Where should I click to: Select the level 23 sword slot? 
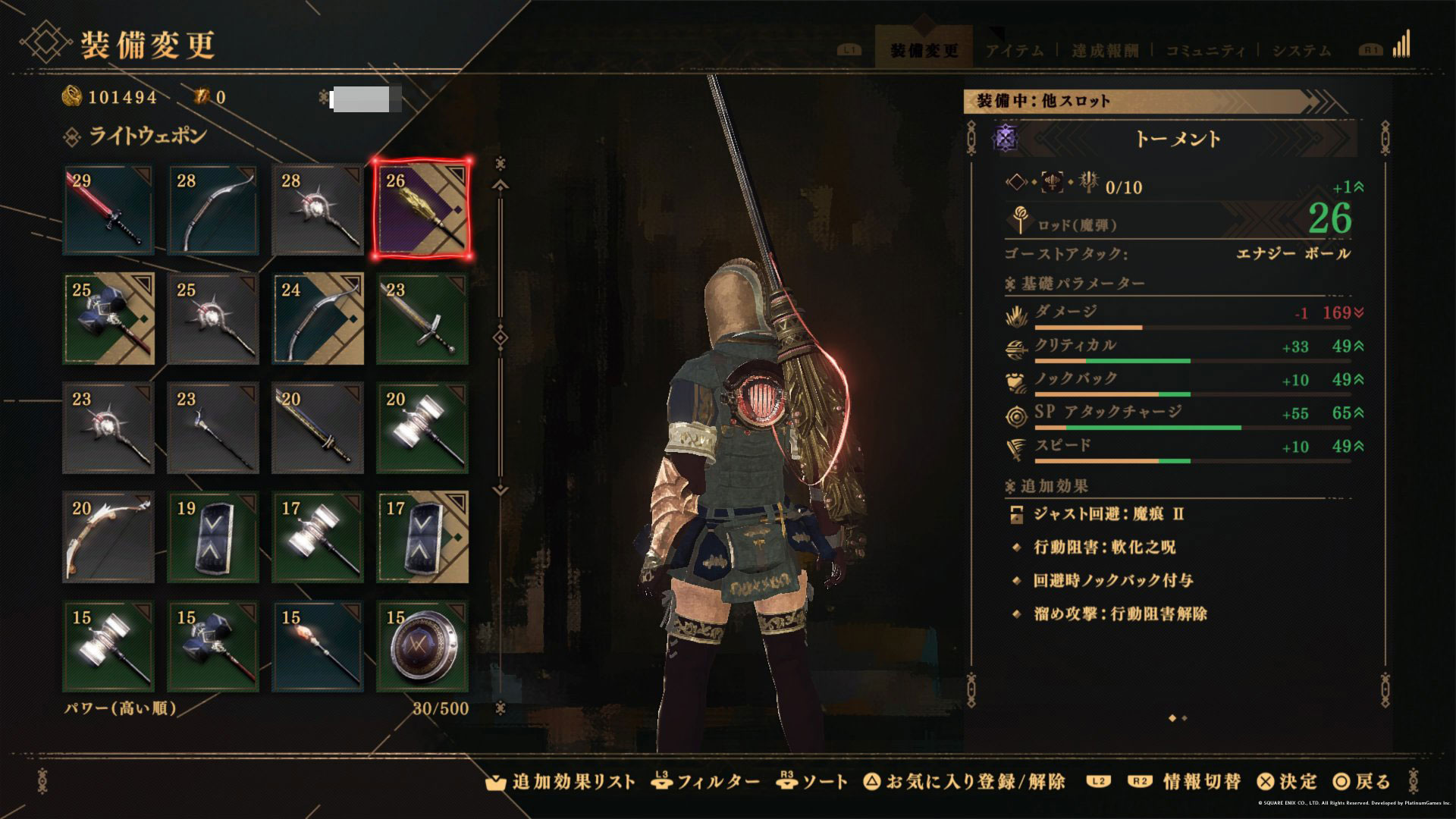[x=422, y=319]
